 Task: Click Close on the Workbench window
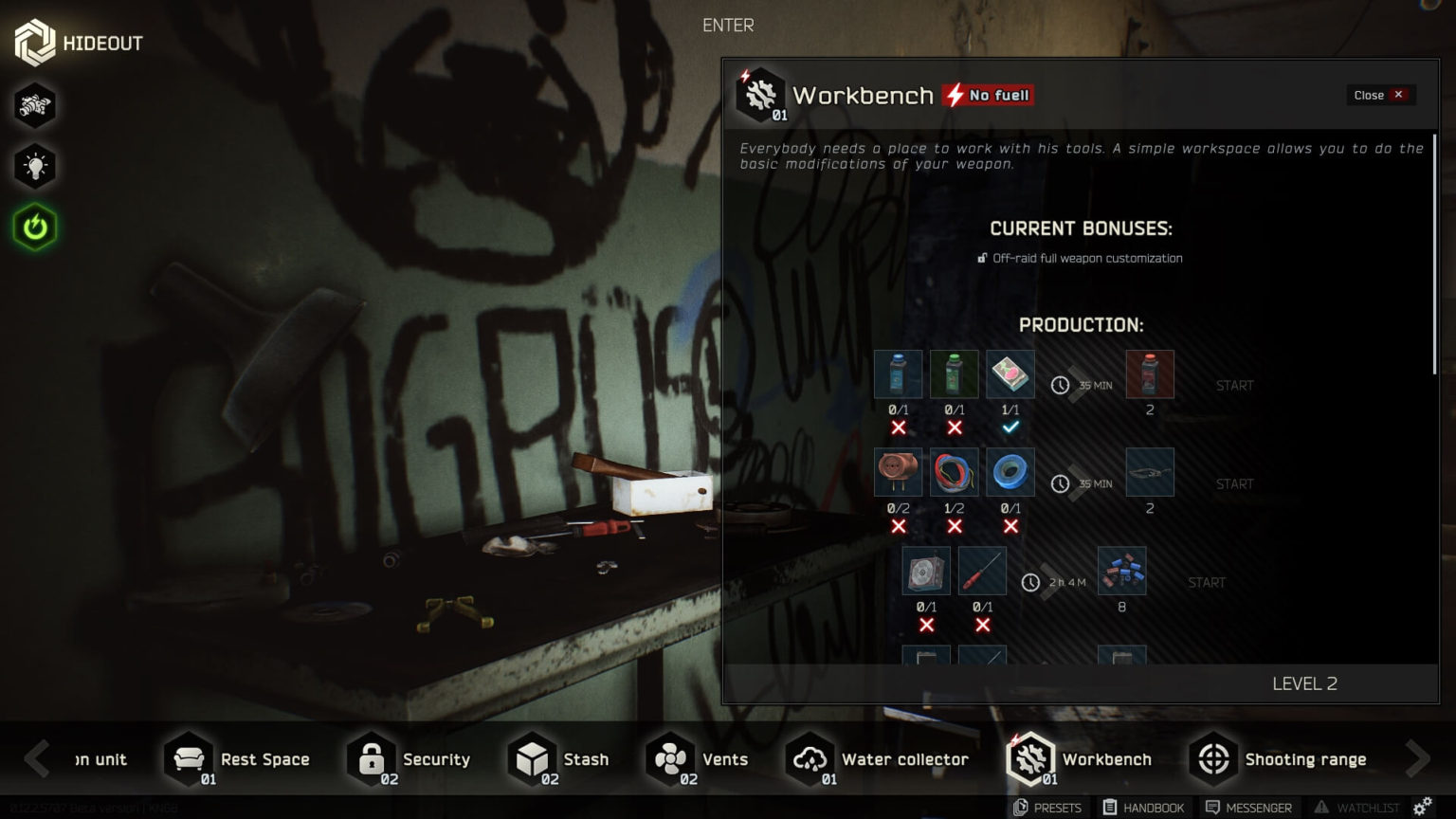(1380, 95)
